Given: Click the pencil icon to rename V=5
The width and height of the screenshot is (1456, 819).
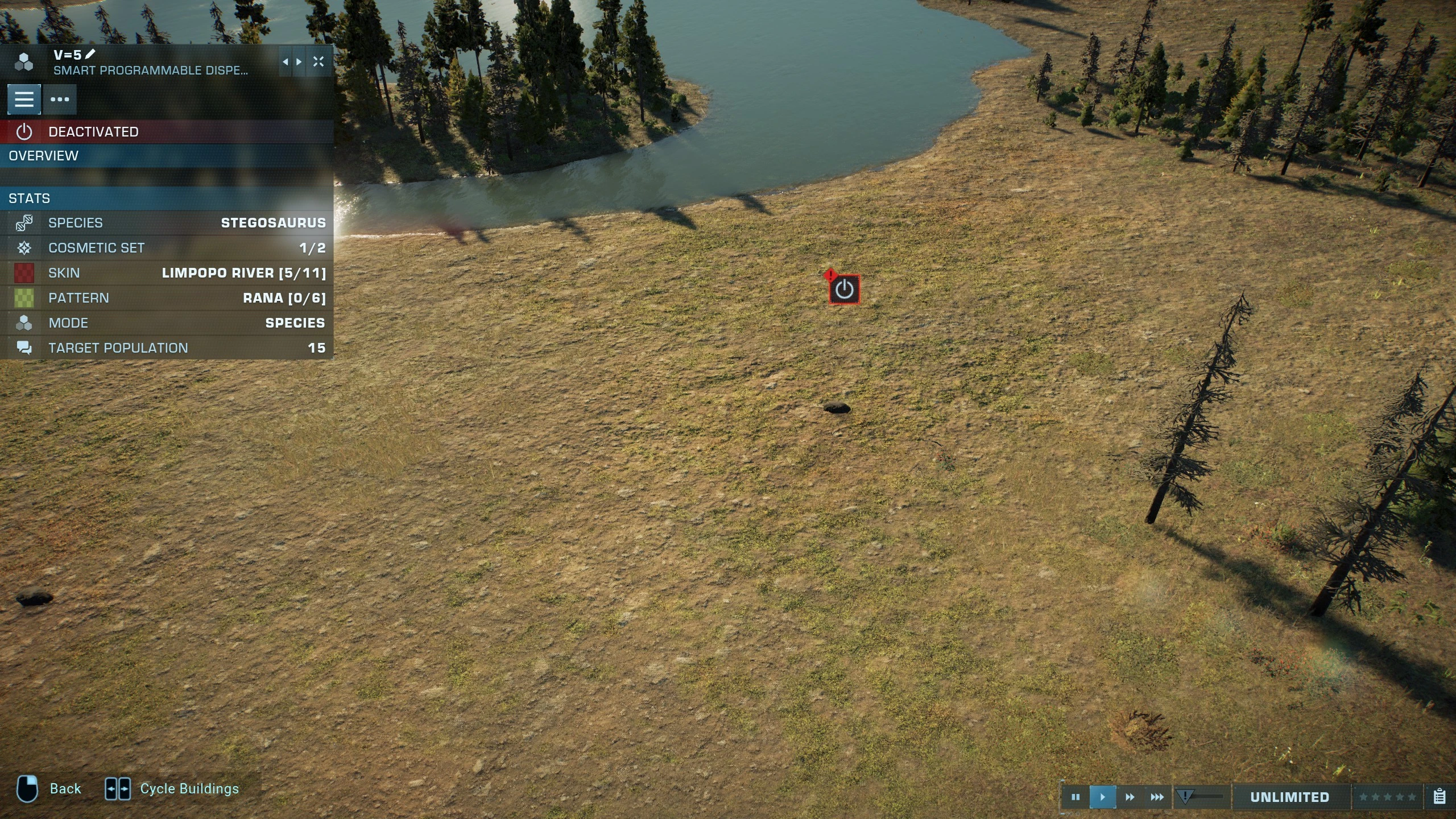Looking at the screenshot, I should (90, 55).
